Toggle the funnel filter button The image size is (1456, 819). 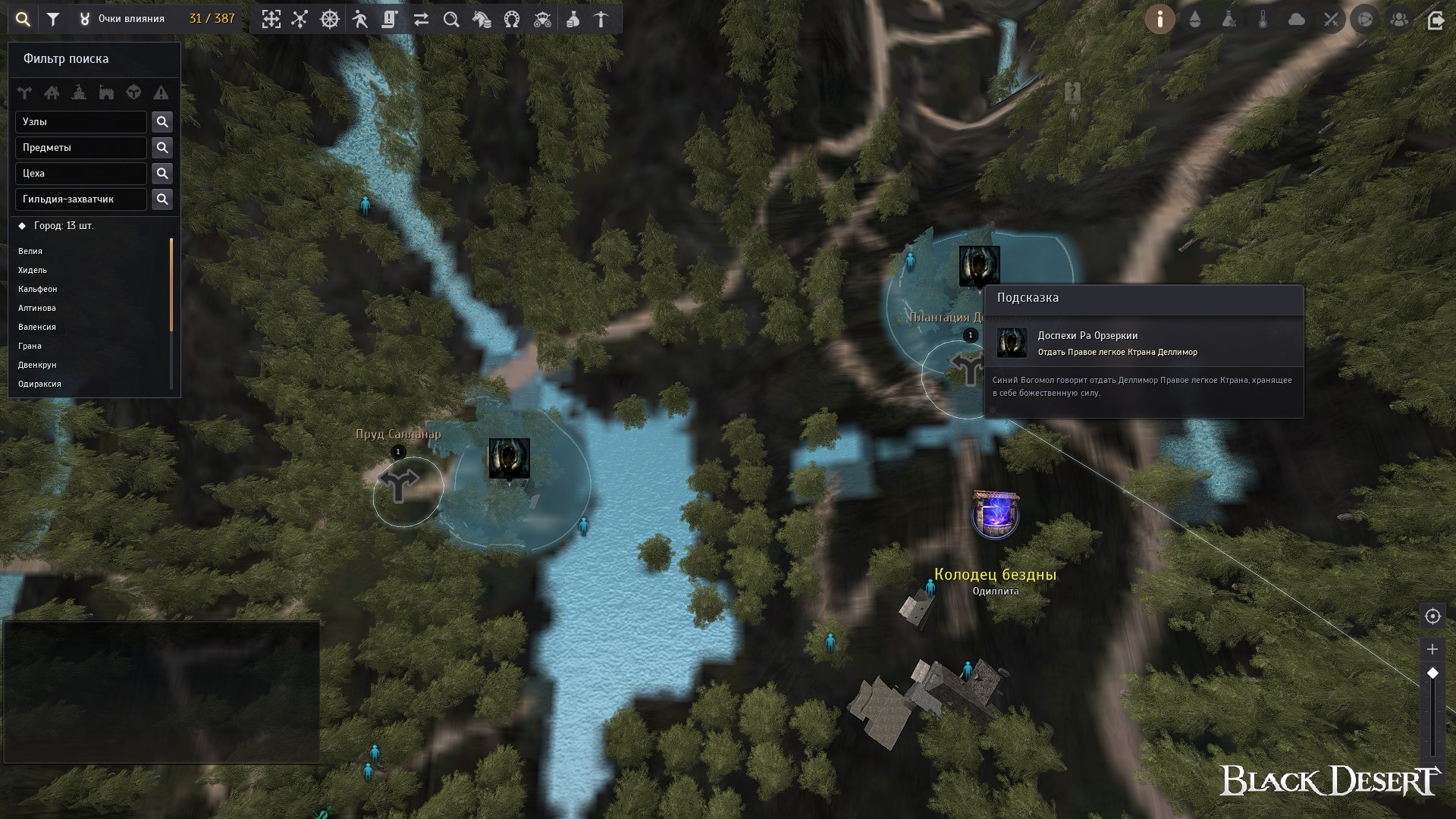[53, 20]
